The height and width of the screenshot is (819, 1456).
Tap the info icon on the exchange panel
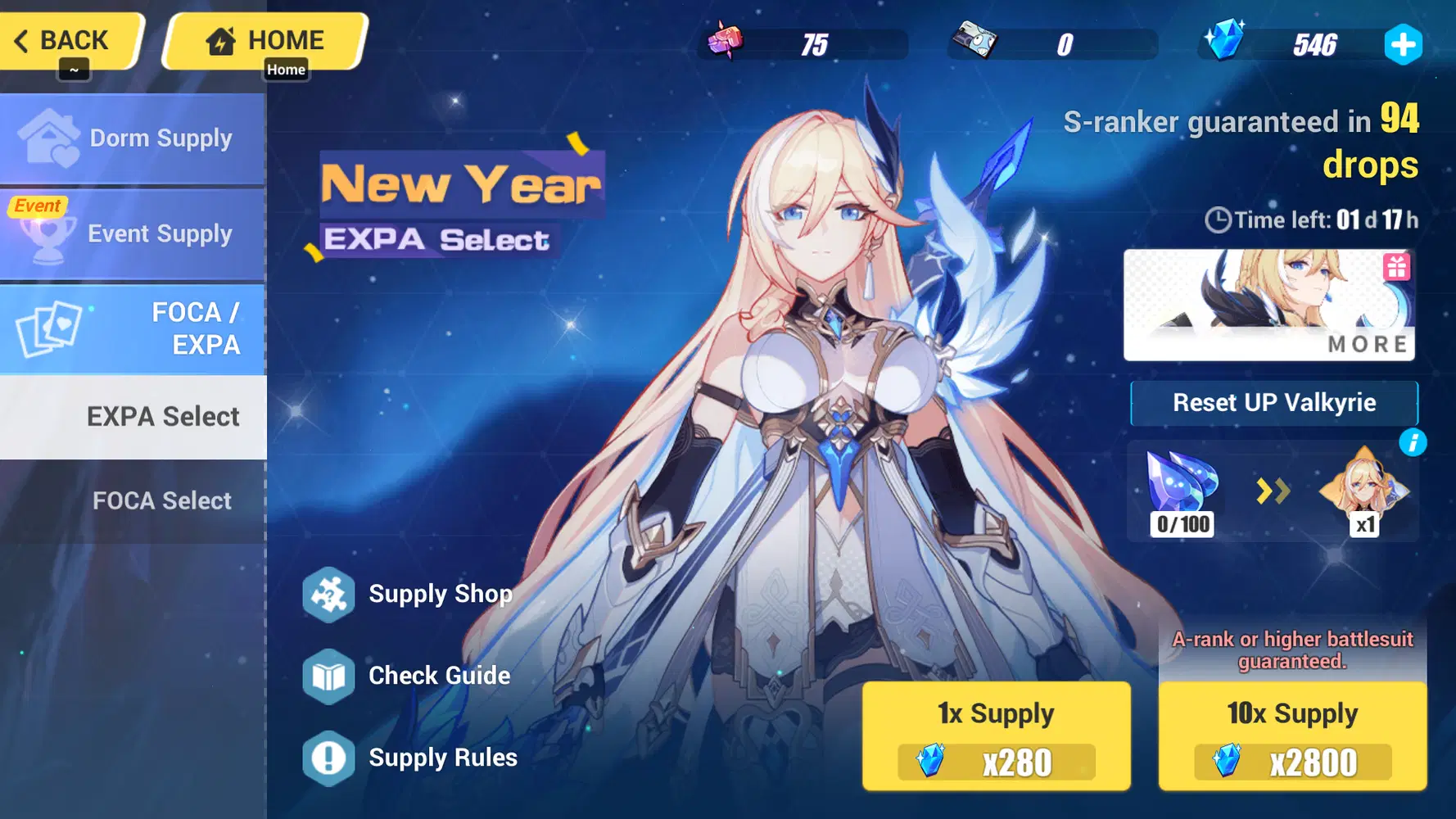point(1414,442)
